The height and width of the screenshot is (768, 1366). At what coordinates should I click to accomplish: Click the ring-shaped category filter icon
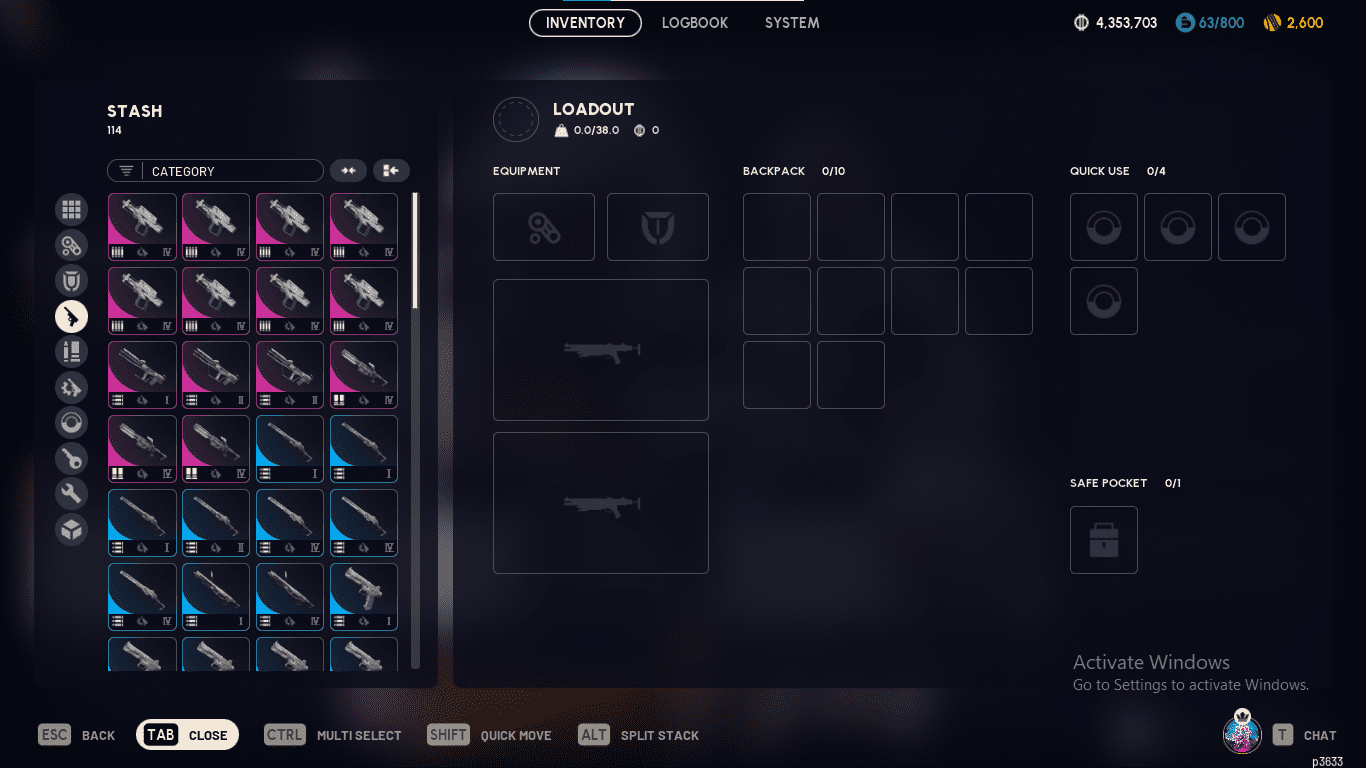[x=71, y=422]
